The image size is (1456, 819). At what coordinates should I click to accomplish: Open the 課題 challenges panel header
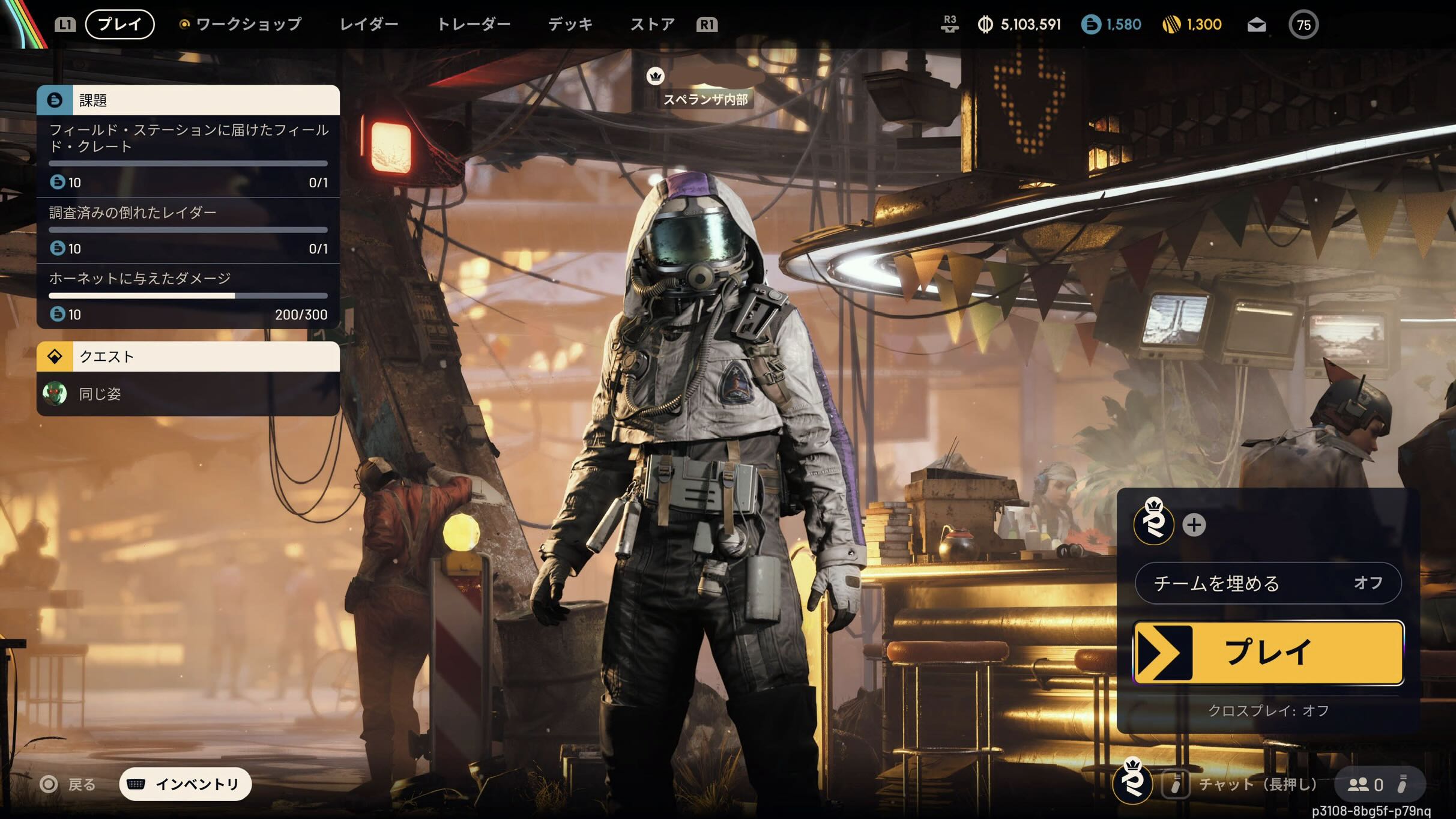pos(188,100)
